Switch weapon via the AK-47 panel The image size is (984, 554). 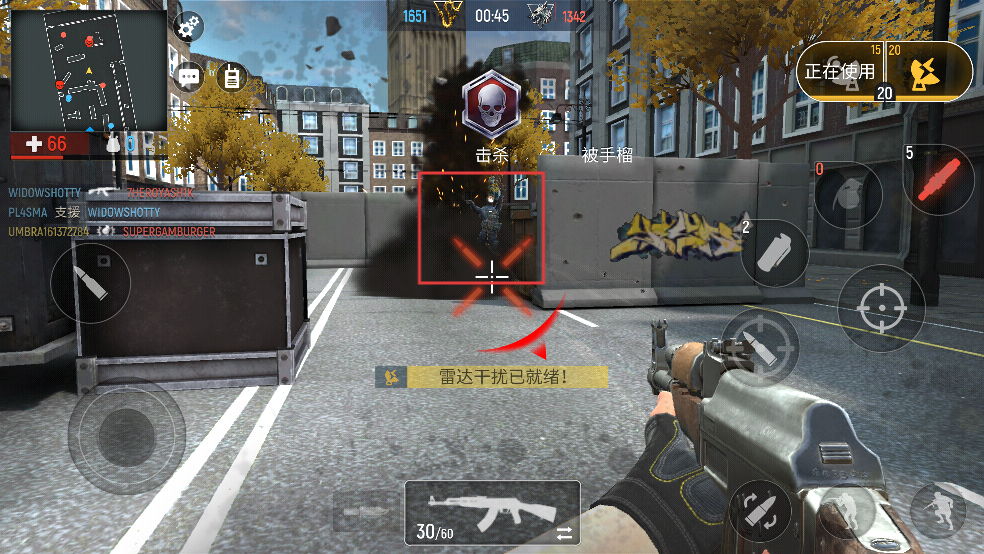[492, 513]
